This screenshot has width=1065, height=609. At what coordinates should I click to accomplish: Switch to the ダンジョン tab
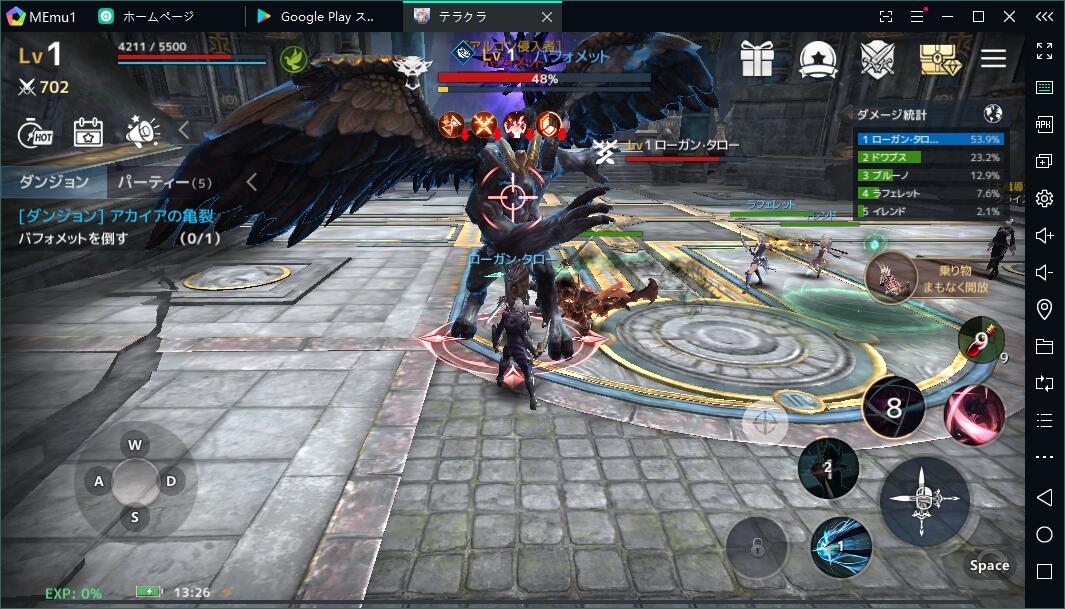[54, 183]
